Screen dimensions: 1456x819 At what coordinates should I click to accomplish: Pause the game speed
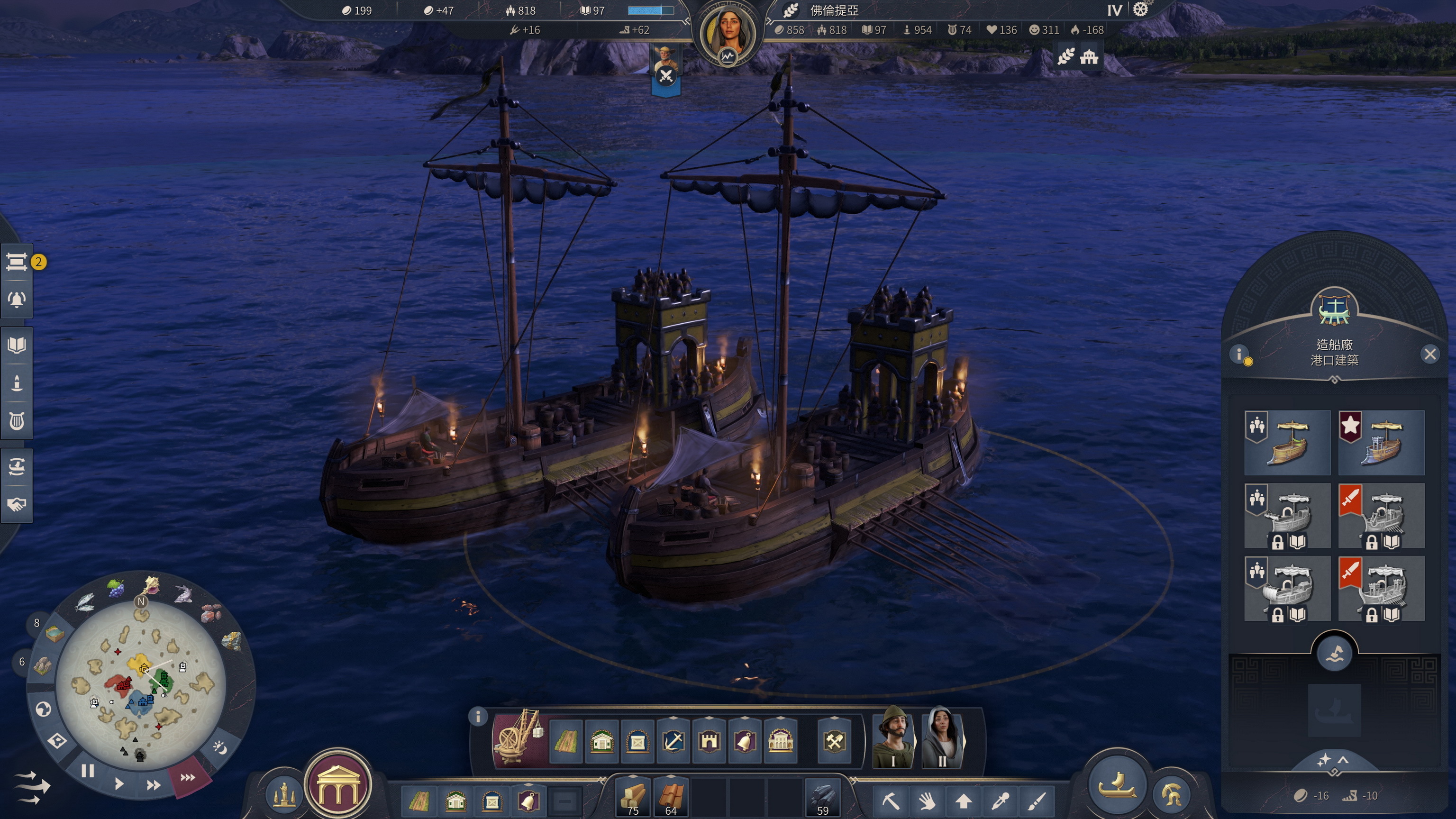click(88, 771)
